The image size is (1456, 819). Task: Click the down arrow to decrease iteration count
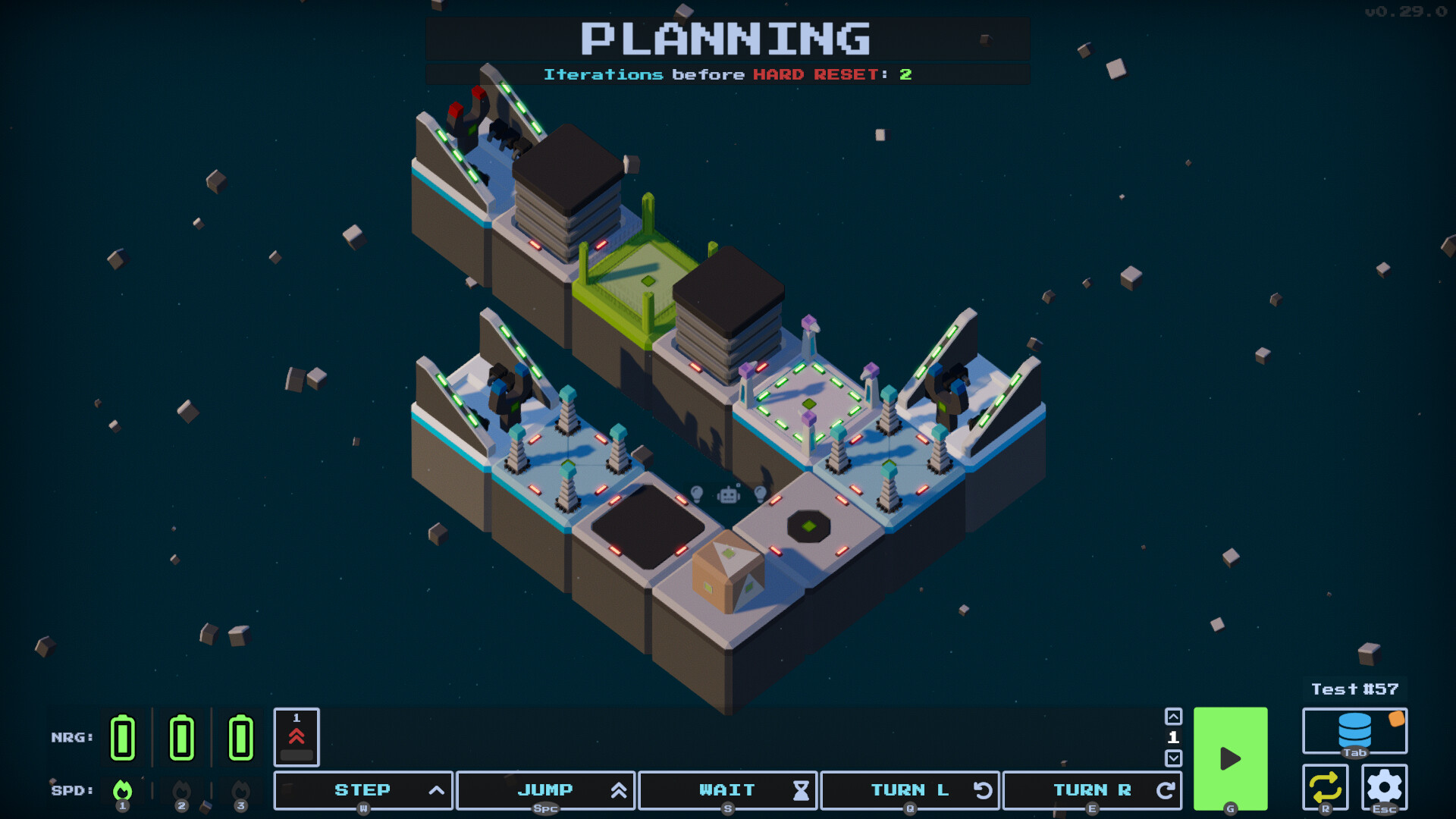tap(1174, 757)
